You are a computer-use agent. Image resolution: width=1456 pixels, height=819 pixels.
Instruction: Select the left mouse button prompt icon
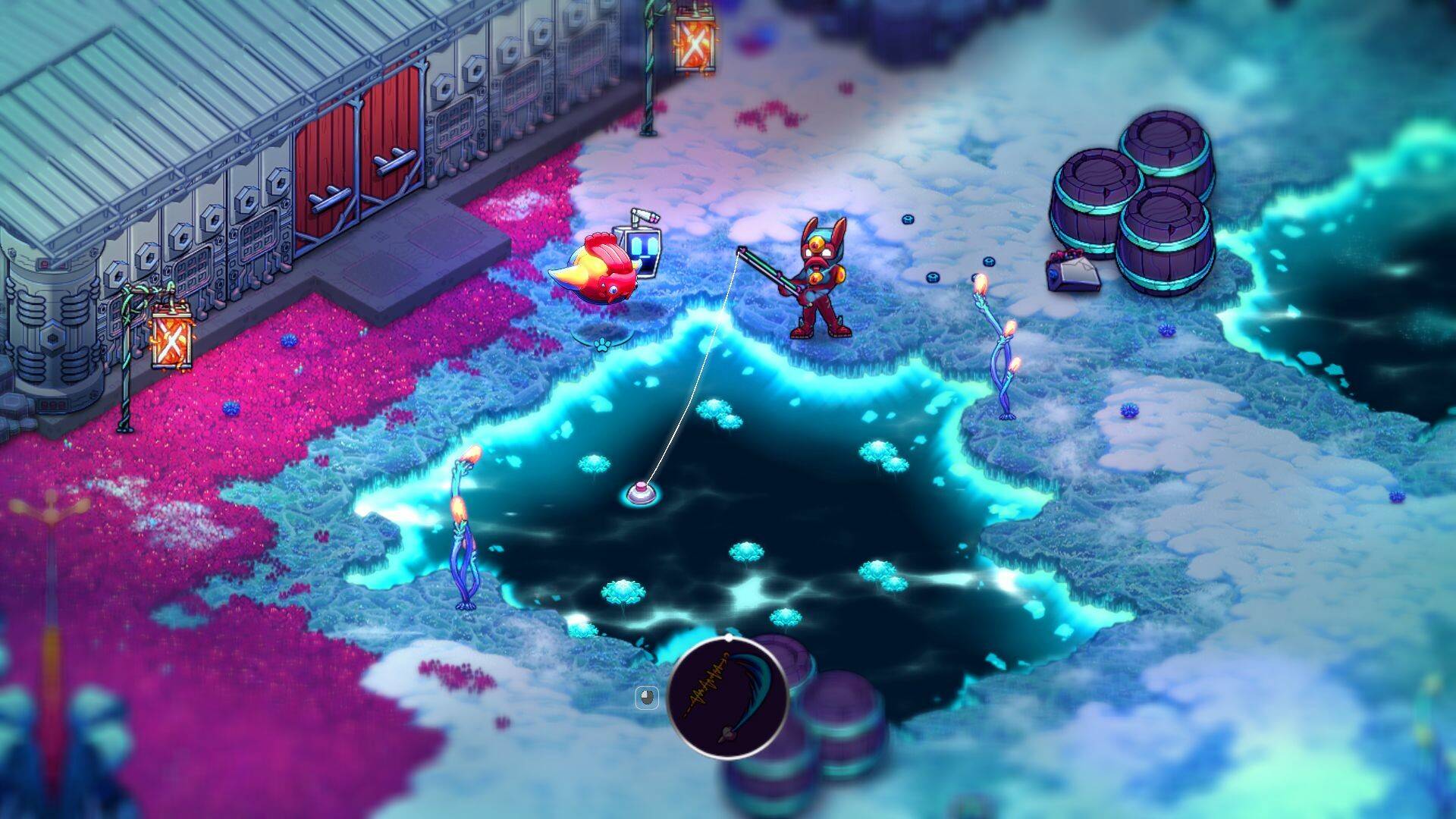coord(647,696)
